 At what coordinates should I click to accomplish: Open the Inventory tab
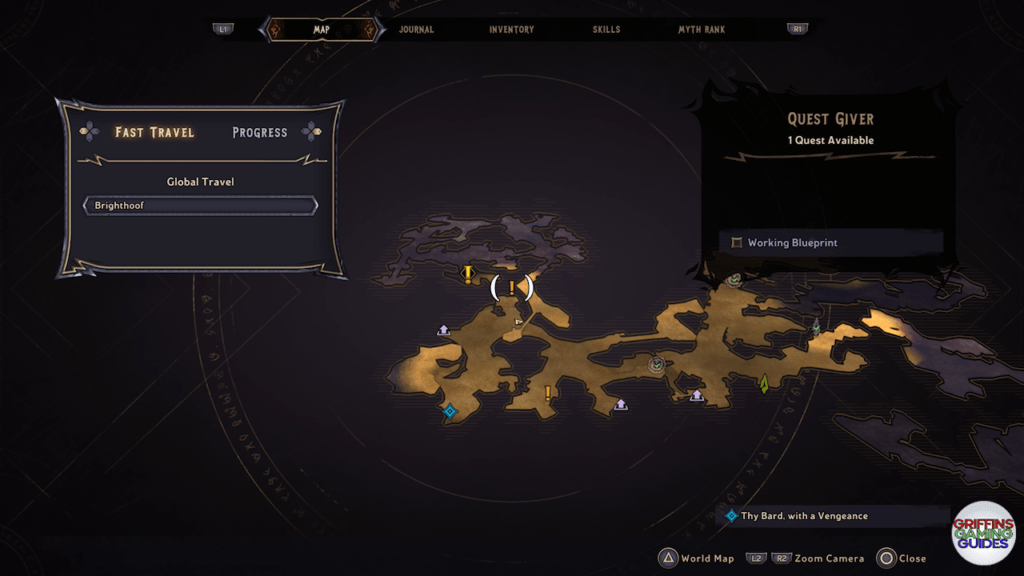[x=511, y=30]
